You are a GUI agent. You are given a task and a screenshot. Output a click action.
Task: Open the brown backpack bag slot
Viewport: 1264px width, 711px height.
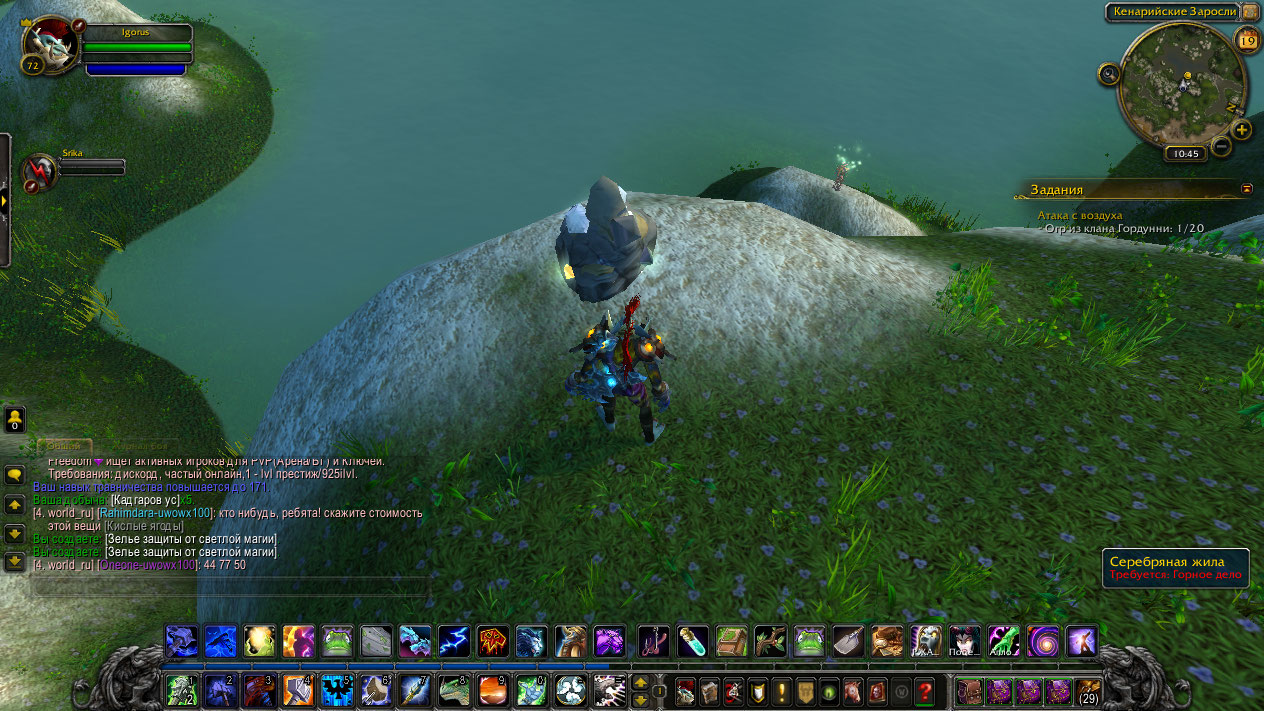pyautogui.click(x=1088, y=690)
